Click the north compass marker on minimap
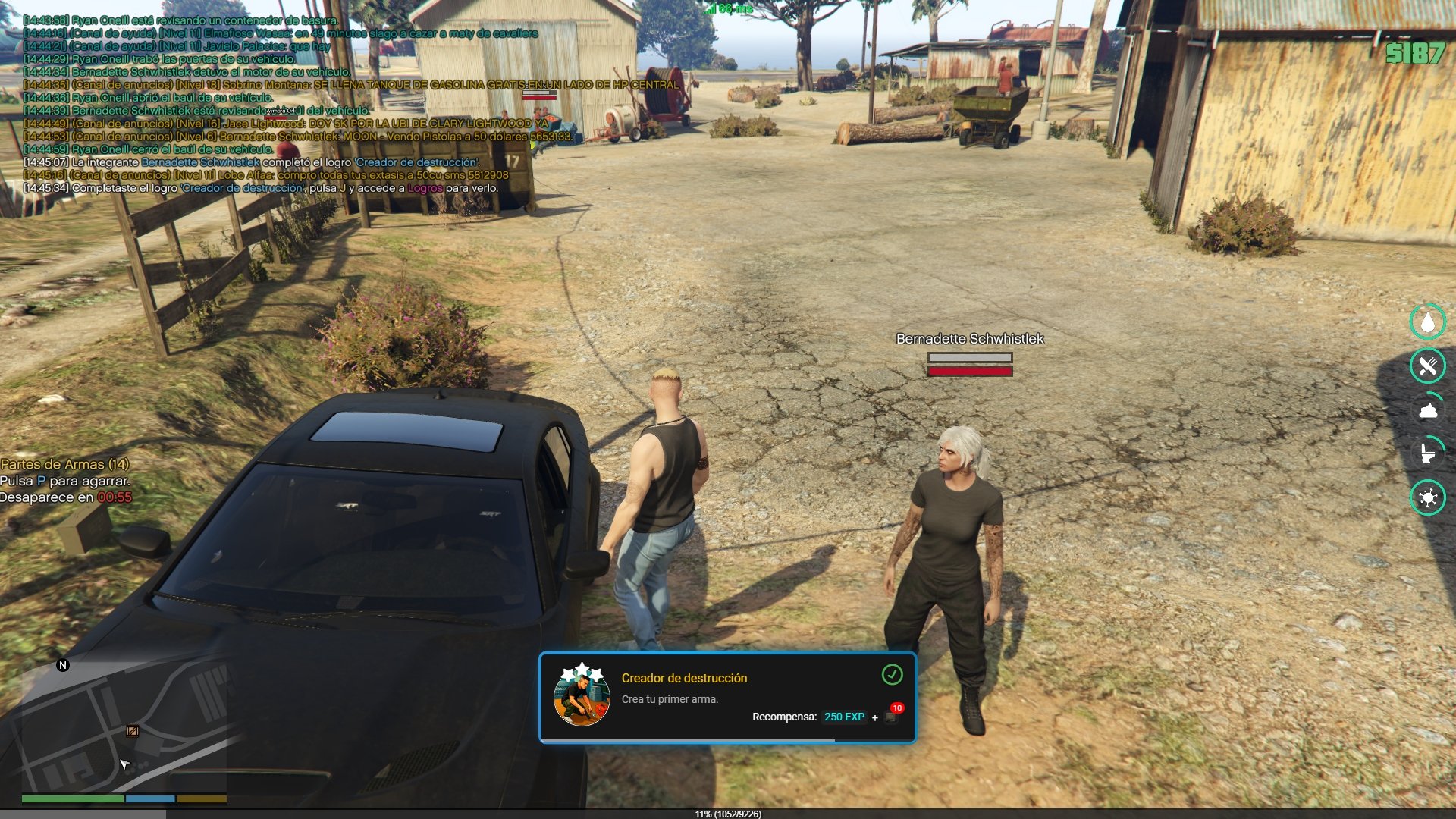The height and width of the screenshot is (819, 1456). [63, 665]
